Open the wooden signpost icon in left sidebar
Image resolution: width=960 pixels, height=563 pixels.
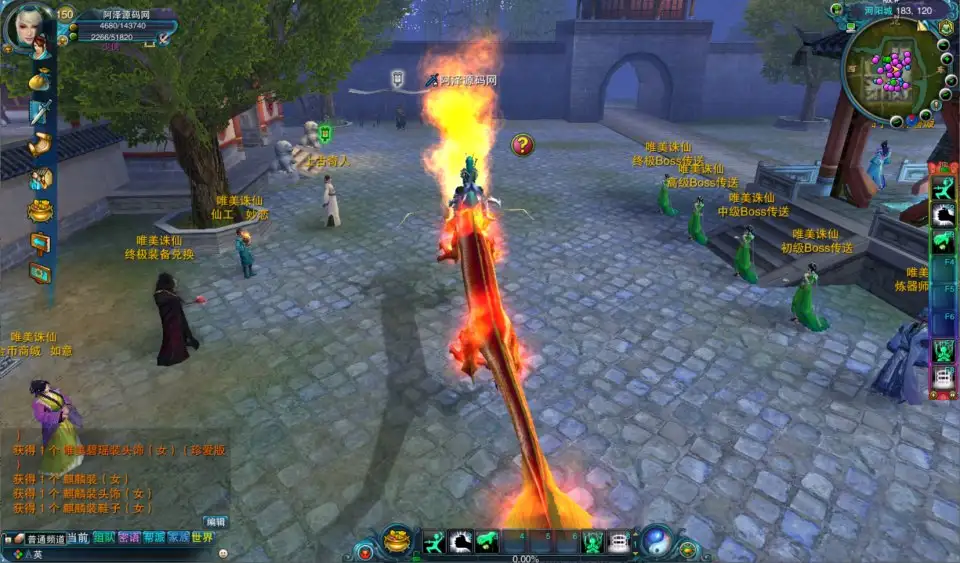tap(40, 242)
